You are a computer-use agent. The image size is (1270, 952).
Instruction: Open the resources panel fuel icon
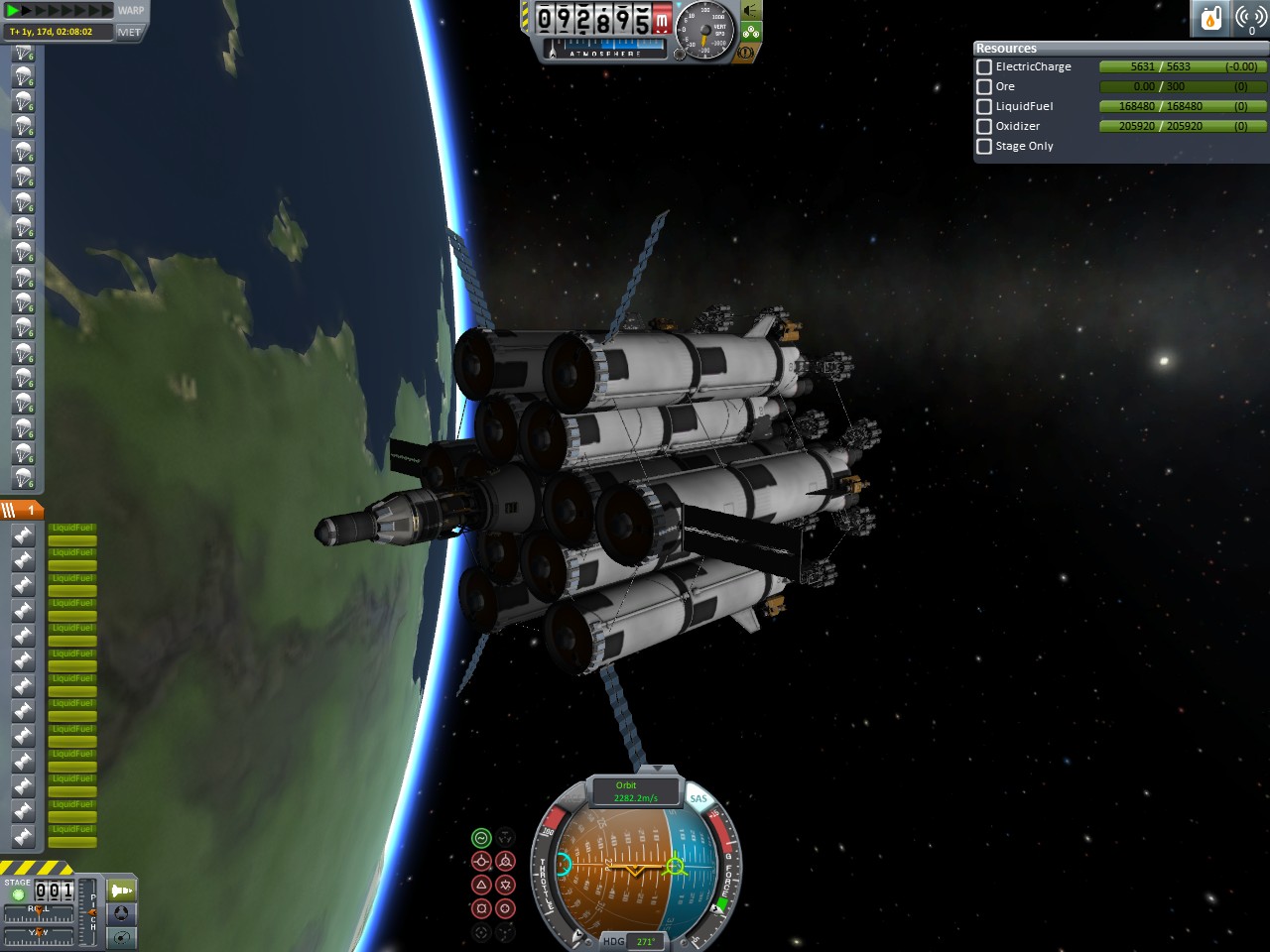tap(1210, 18)
